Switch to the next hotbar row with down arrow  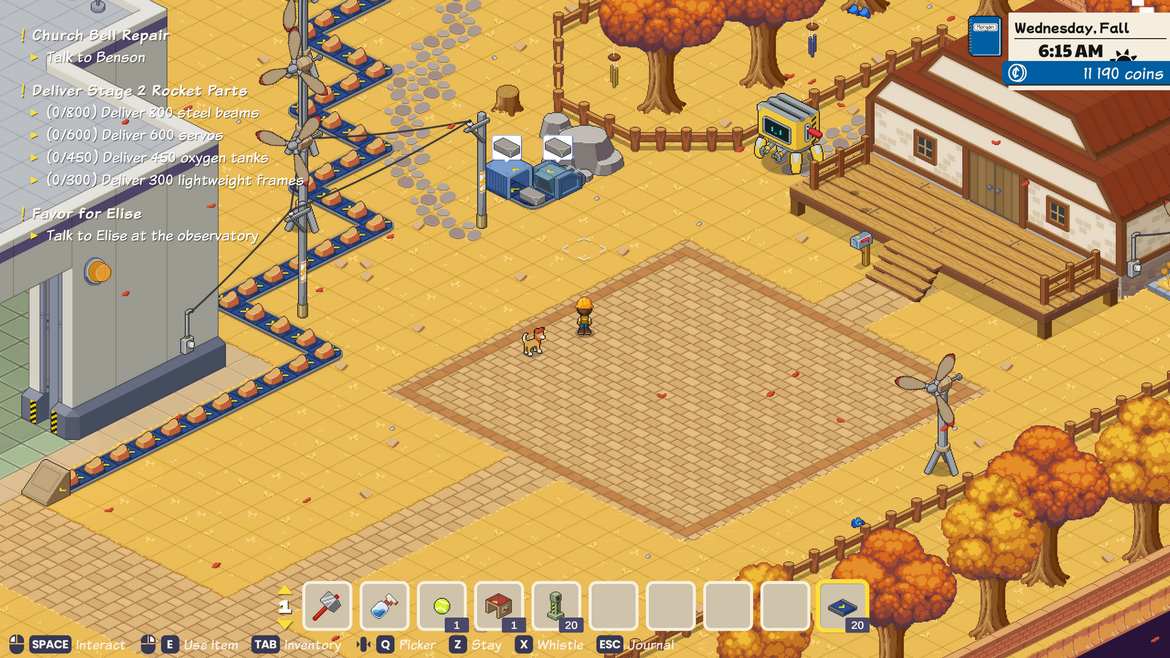(285, 624)
